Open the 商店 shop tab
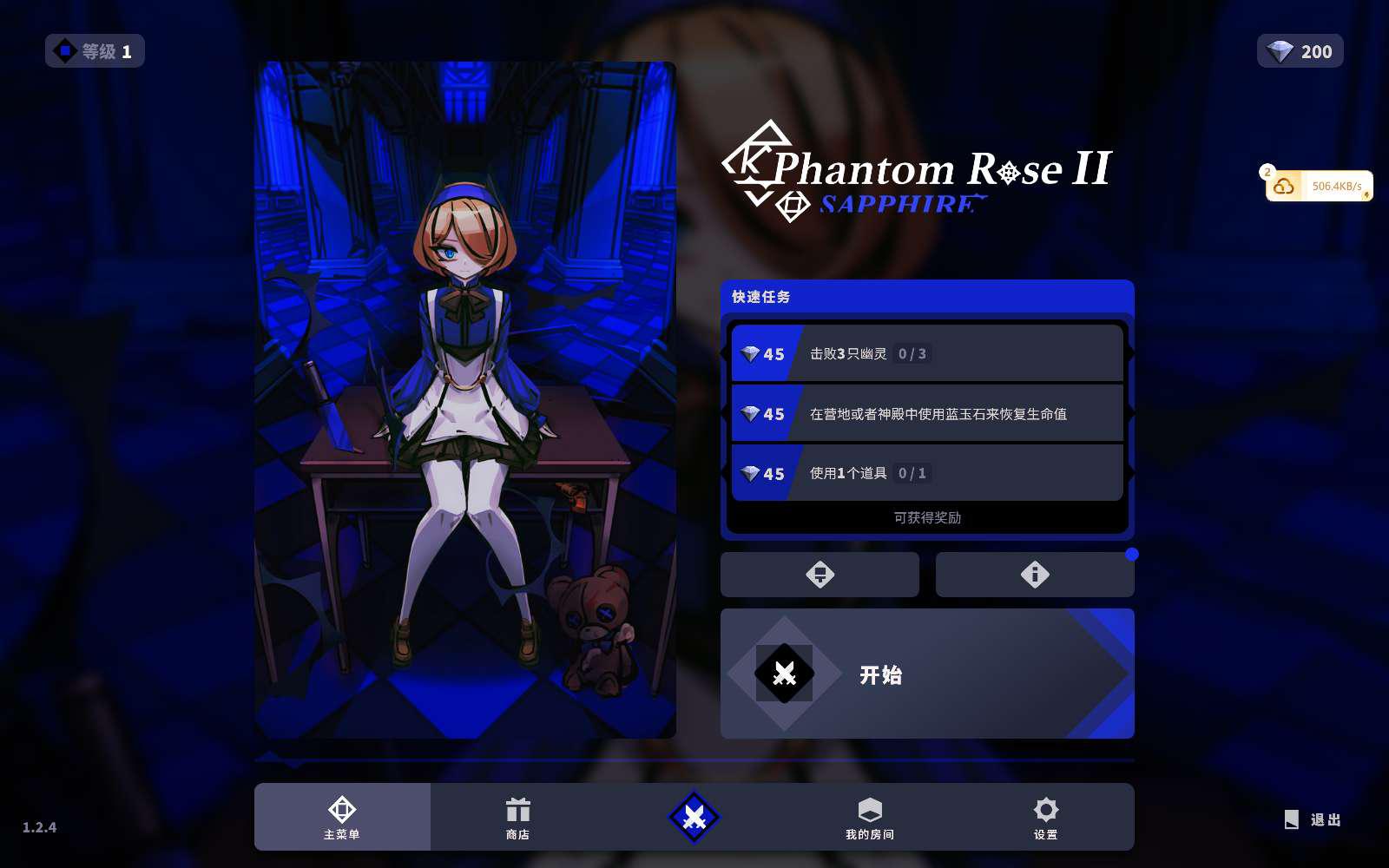This screenshot has width=1389, height=868. tap(517, 817)
